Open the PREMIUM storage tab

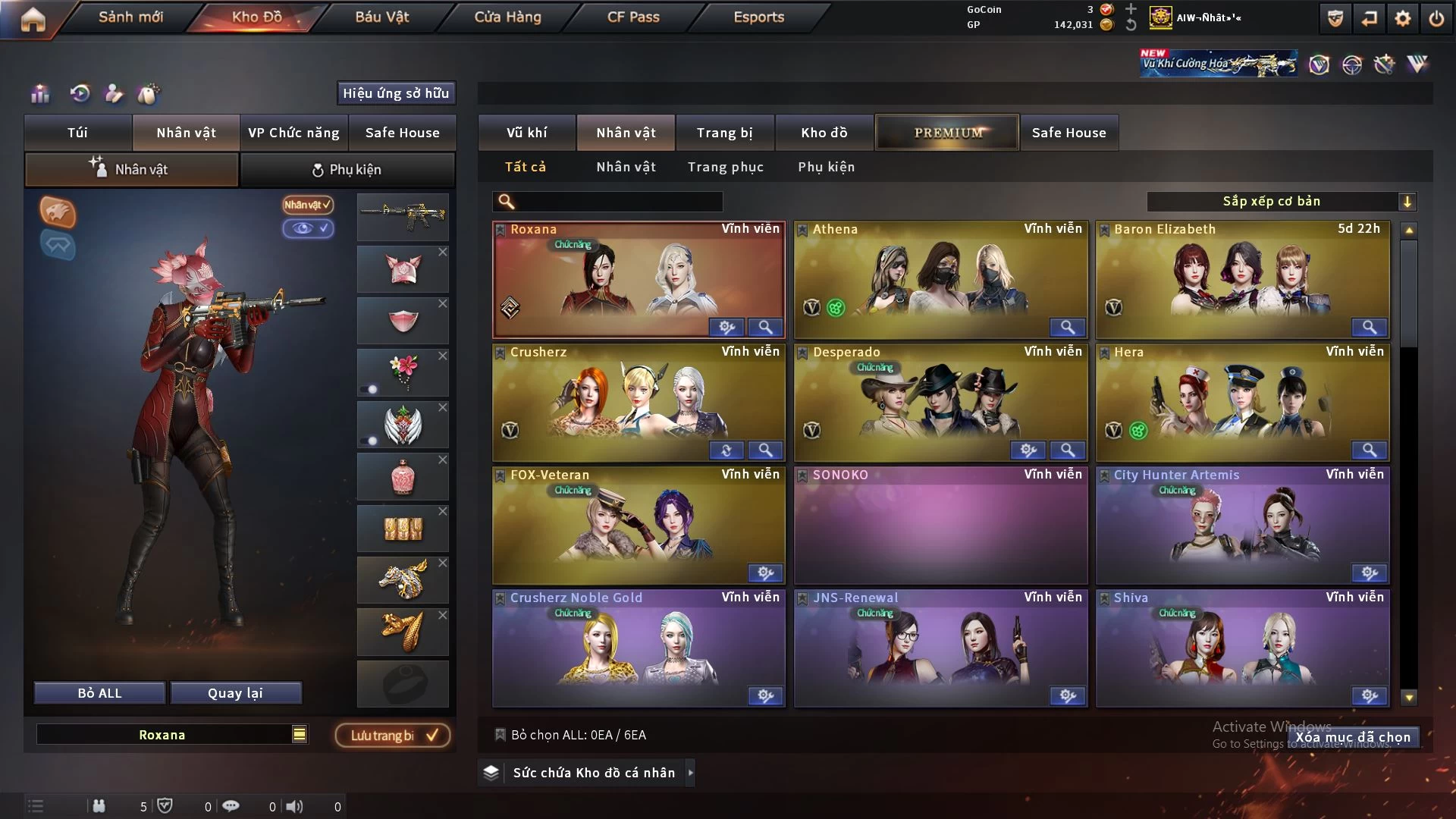pyautogui.click(x=947, y=133)
